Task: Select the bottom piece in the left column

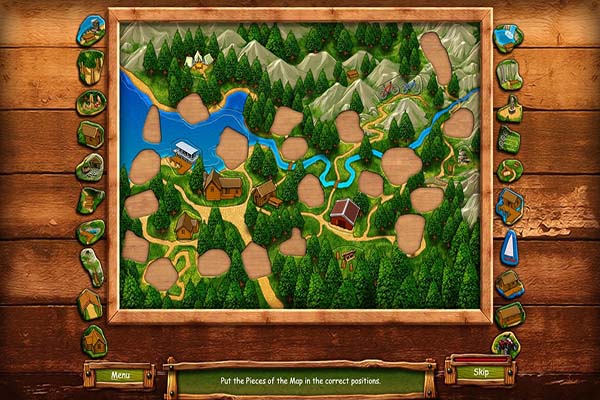Action: click(x=94, y=340)
